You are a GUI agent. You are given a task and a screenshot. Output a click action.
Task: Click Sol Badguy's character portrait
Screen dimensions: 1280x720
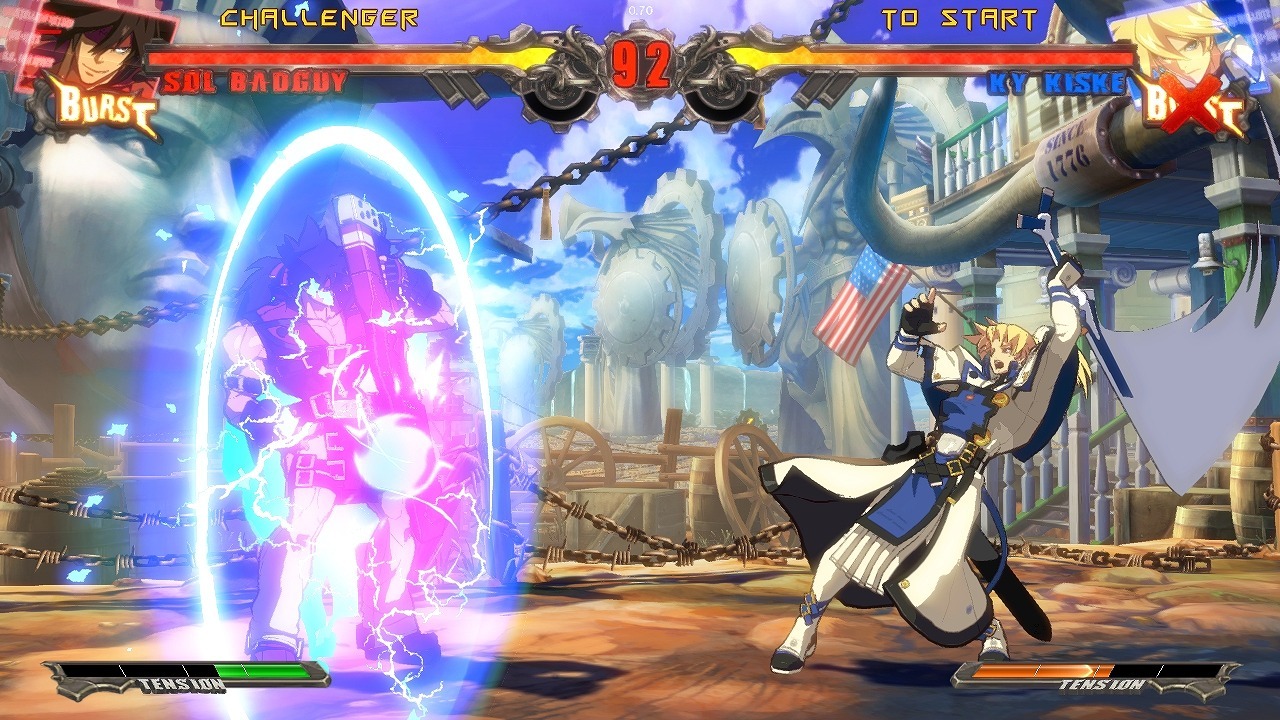pos(95,45)
